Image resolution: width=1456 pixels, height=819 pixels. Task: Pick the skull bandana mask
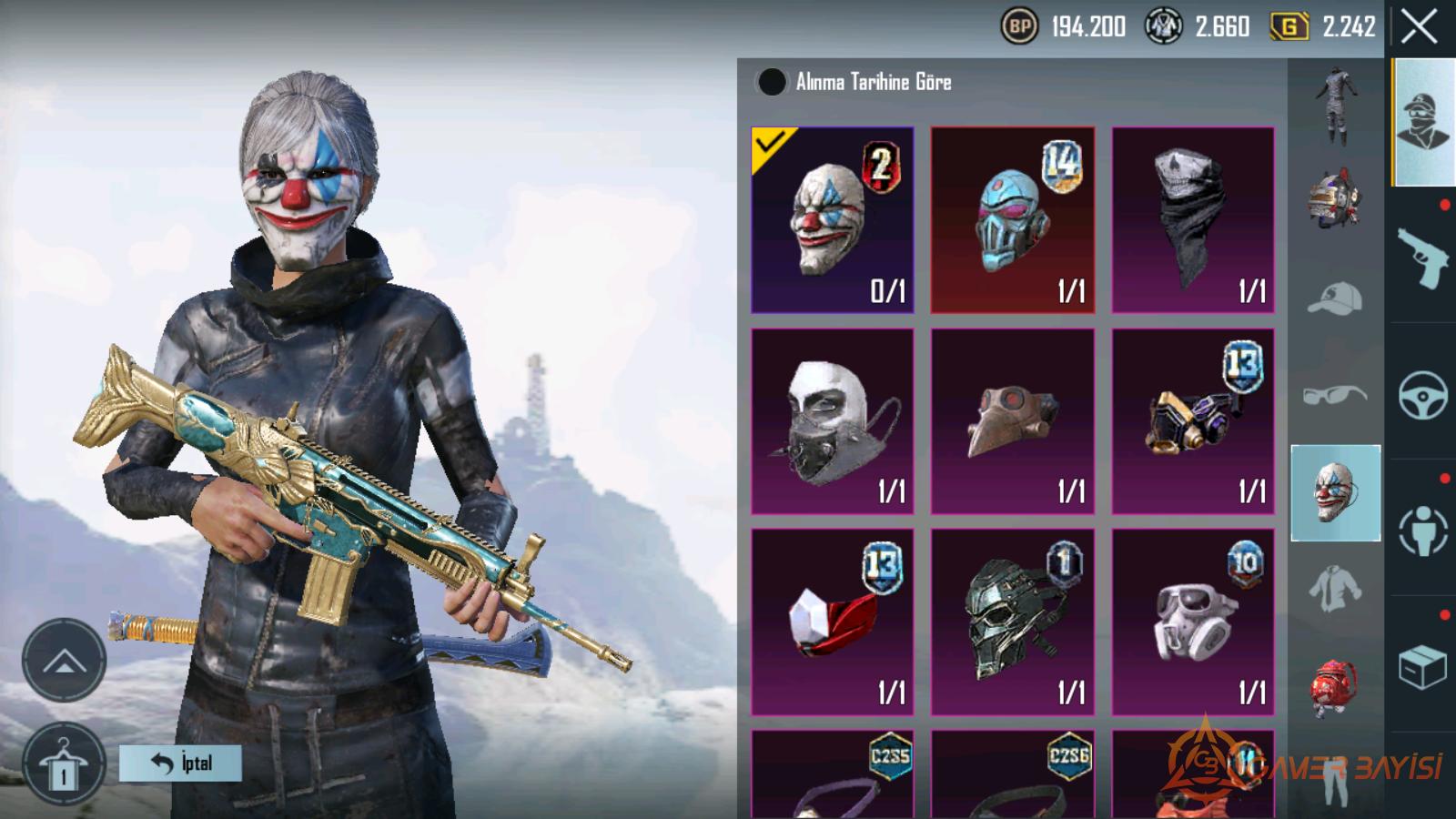(x=1192, y=220)
